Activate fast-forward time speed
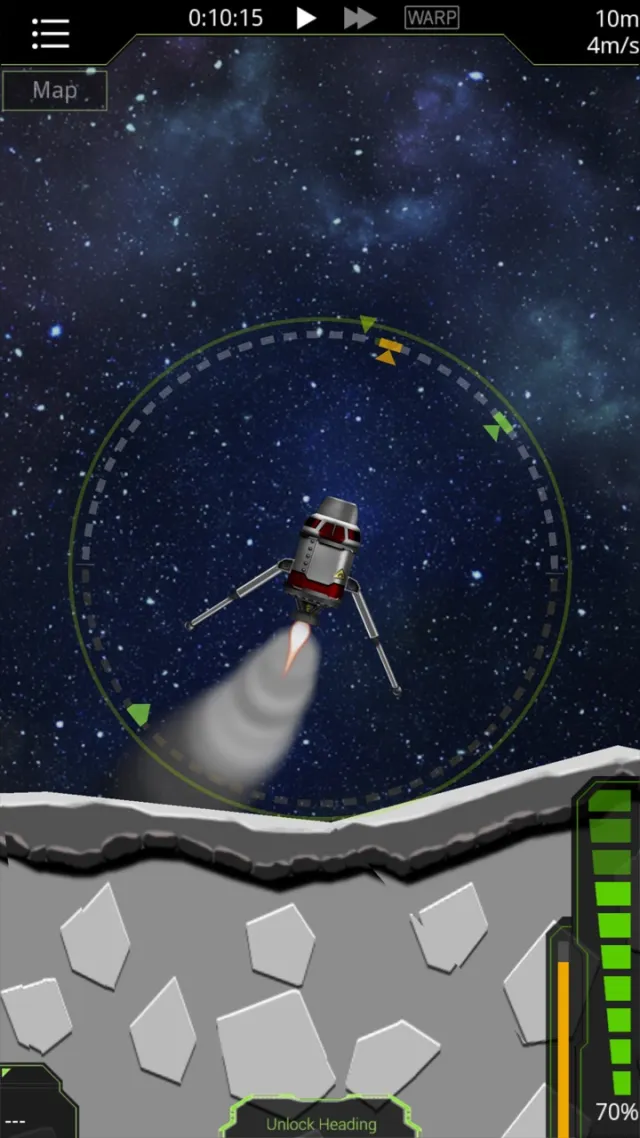 360,18
